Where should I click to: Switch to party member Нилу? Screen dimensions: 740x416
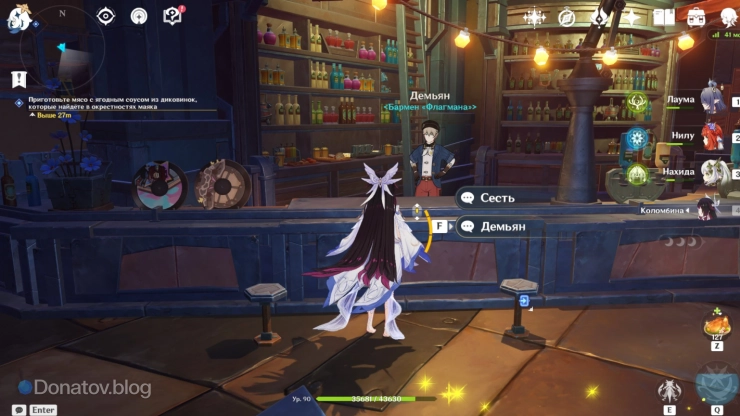point(712,134)
